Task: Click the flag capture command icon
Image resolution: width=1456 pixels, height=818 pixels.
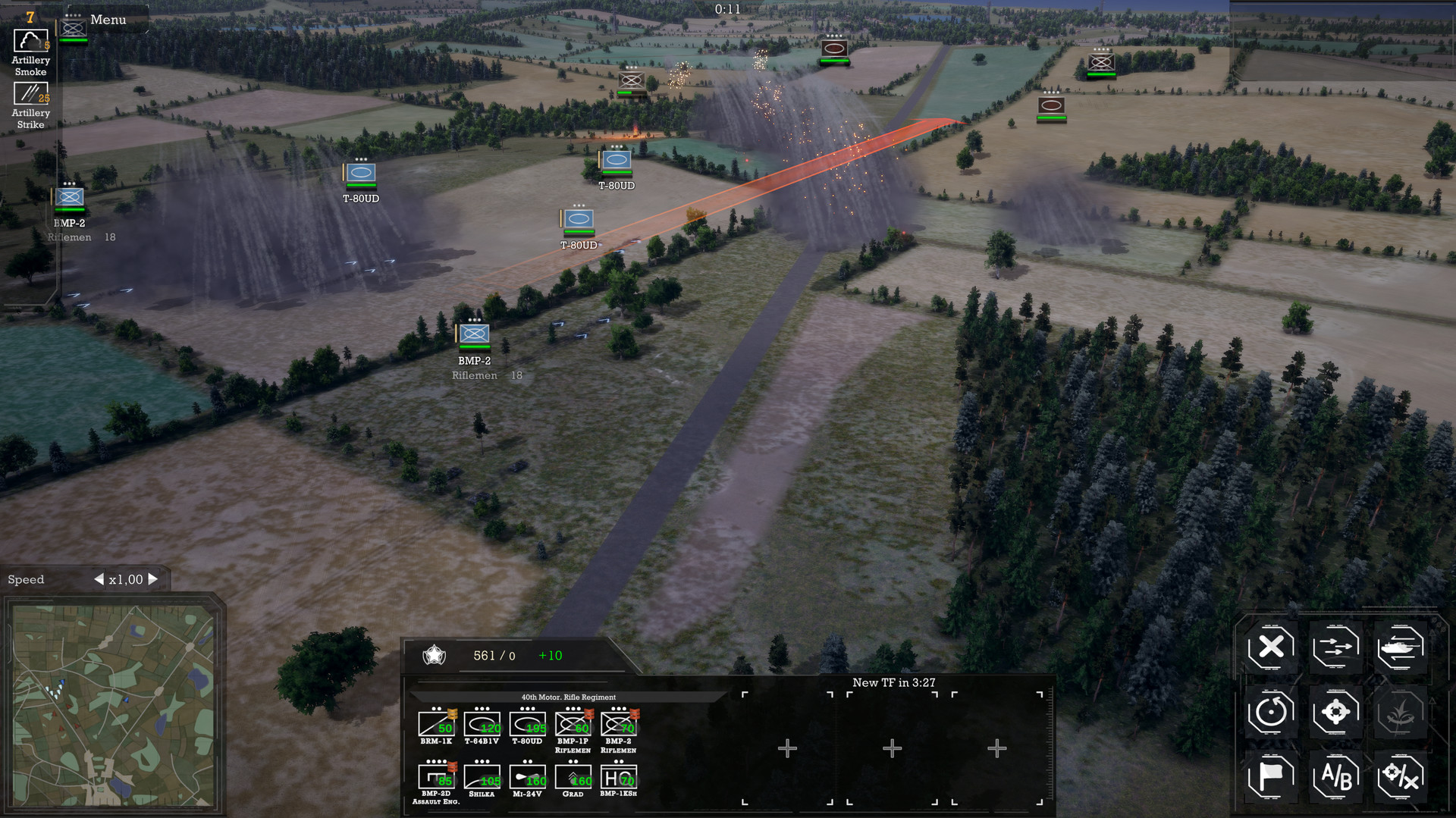Action: click(x=1270, y=776)
